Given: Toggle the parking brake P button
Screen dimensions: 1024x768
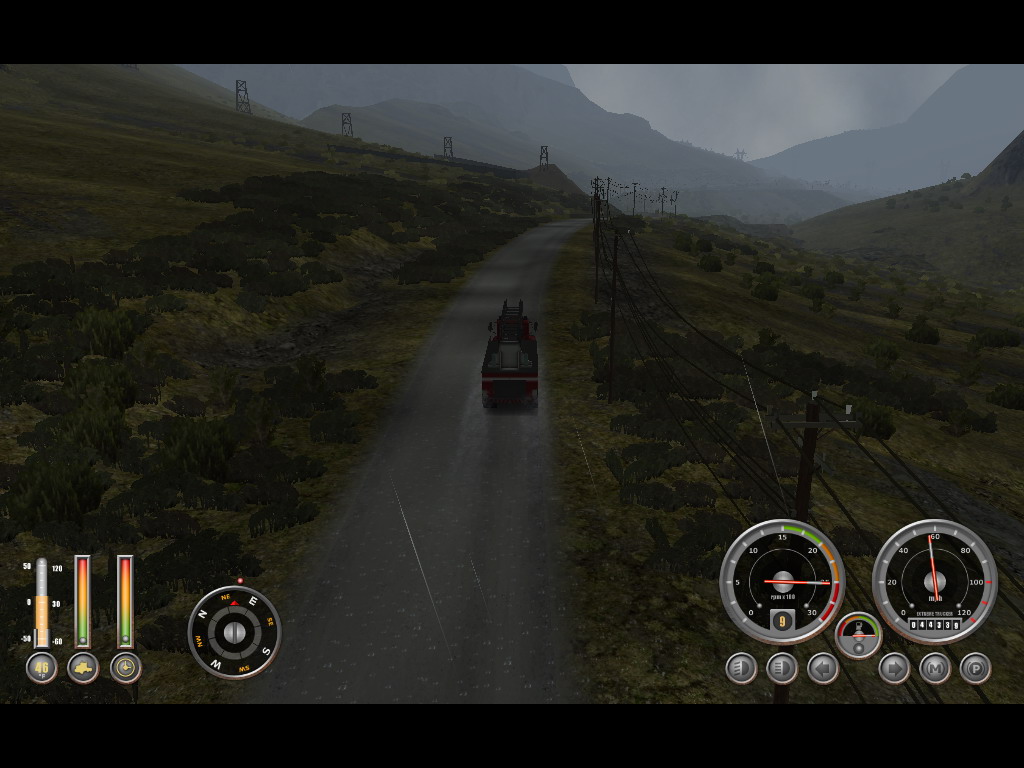Looking at the screenshot, I should click(x=975, y=668).
